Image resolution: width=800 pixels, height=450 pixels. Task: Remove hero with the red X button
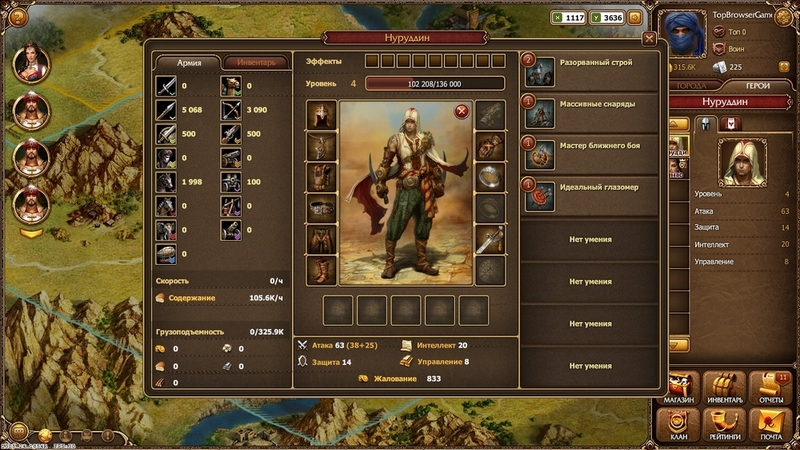(x=461, y=111)
